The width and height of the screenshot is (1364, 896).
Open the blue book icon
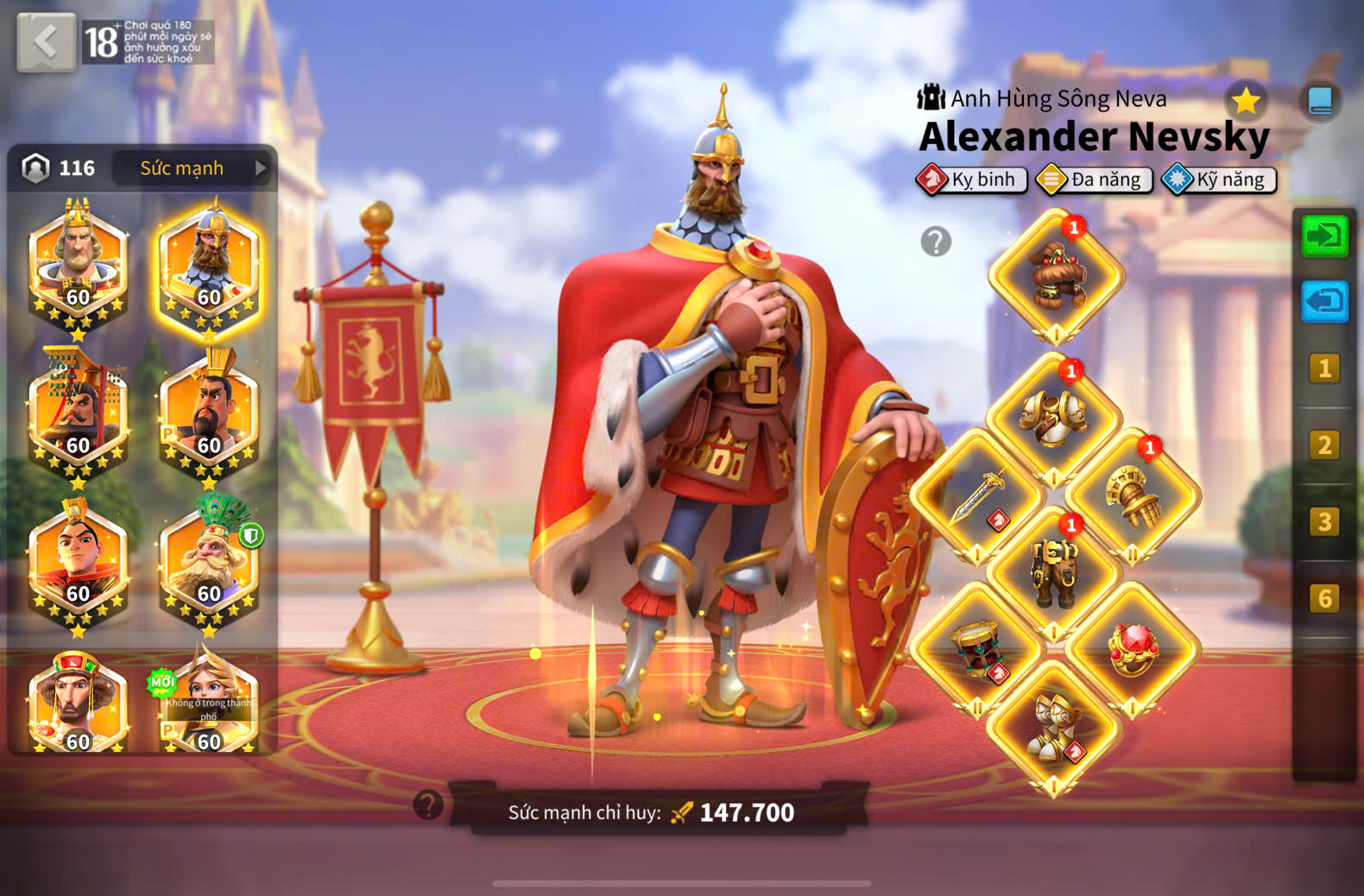pos(1320,102)
